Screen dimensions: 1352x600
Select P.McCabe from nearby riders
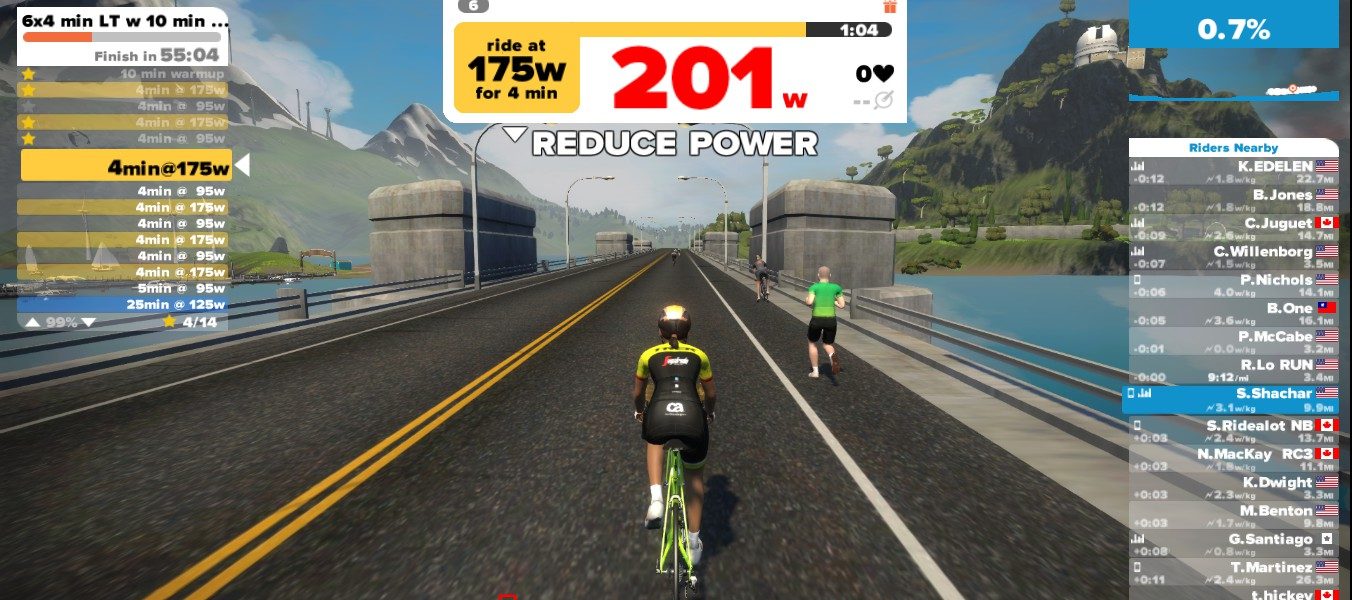click(x=1233, y=343)
